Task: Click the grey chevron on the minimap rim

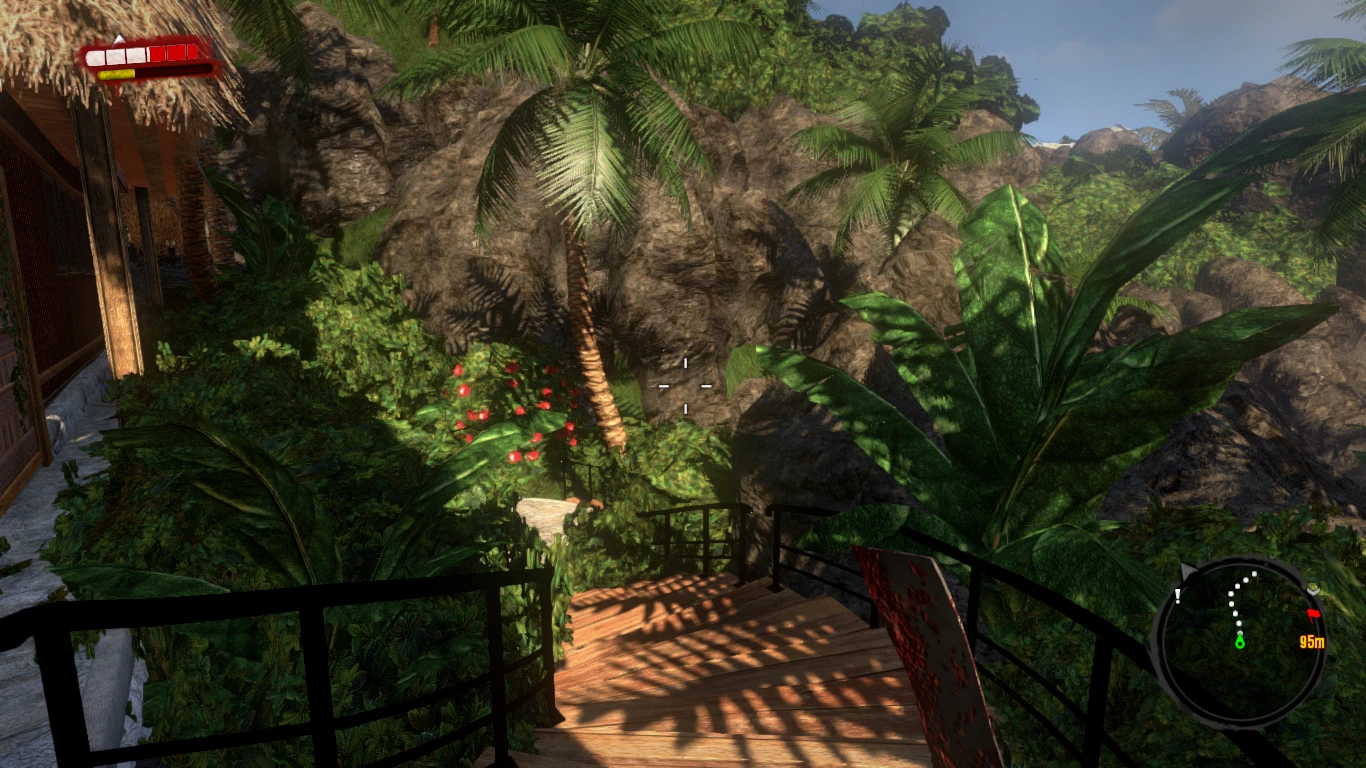Action: point(1312,590)
